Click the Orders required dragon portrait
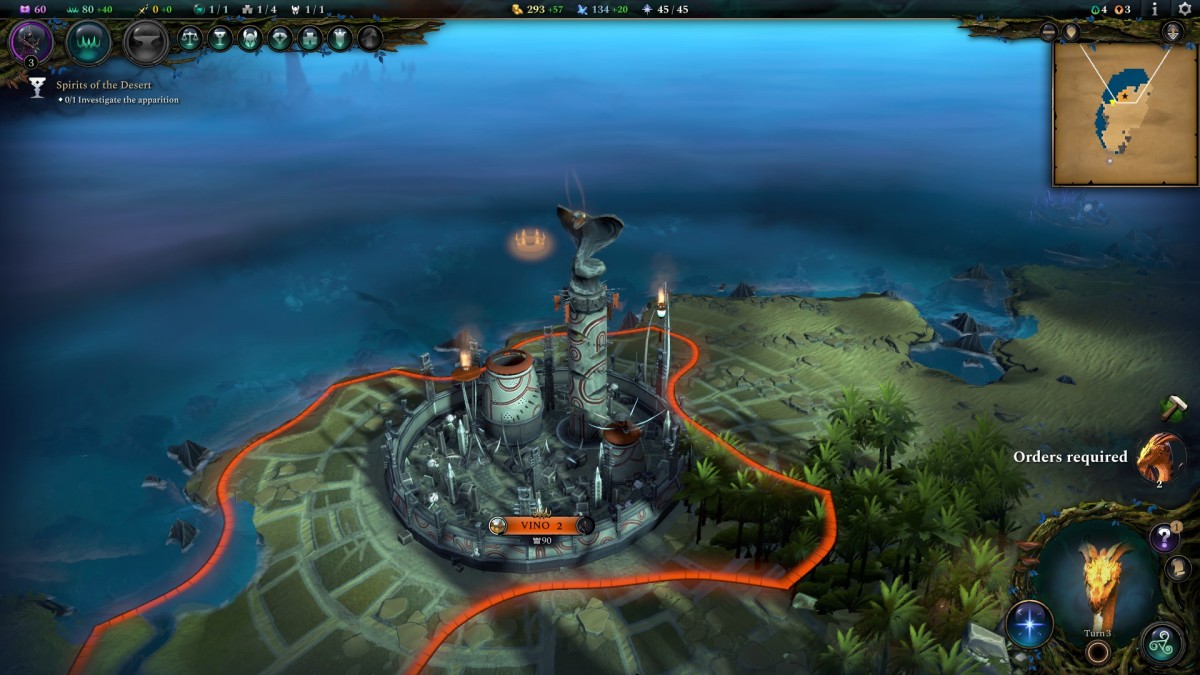The width and height of the screenshot is (1200, 675). 1161,457
